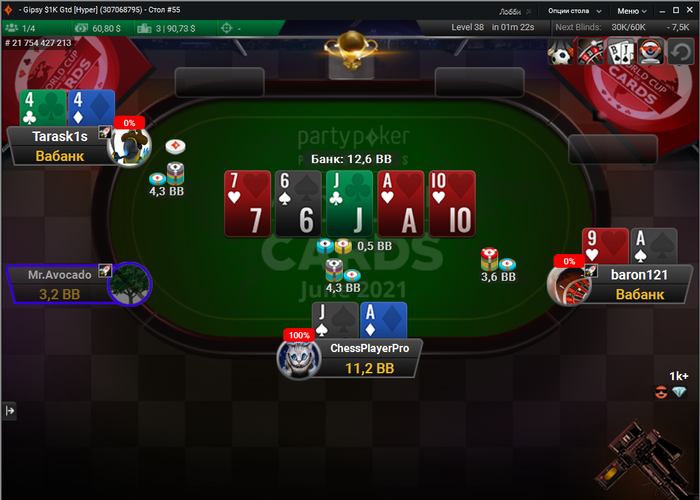Screen dimensions: 700x500
Task: Click the soccer ball sports icon
Action: (561, 51)
